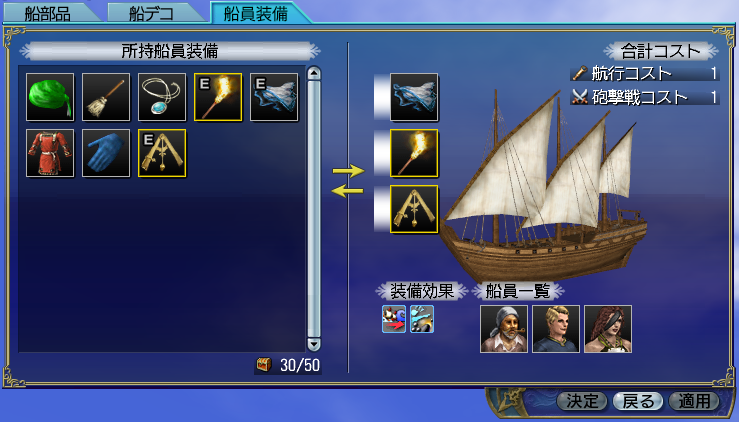The image size is (739, 422).
Task: Confirm with the 決定 button
Action: tap(581, 401)
